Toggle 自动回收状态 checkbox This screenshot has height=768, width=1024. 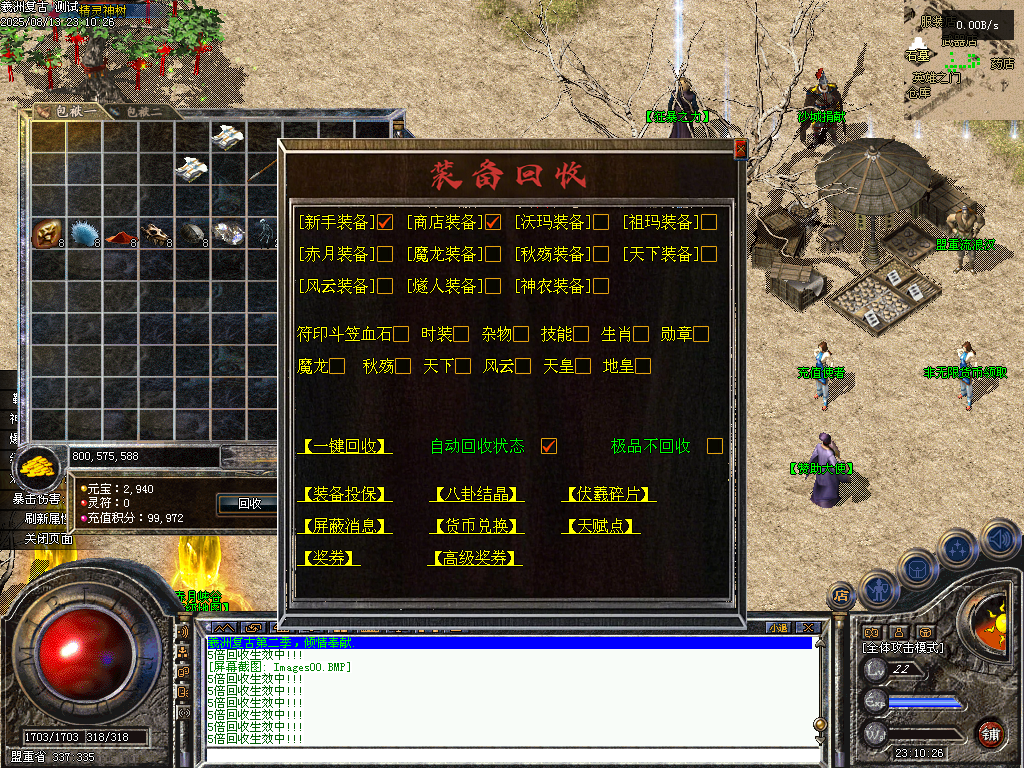pos(548,446)
